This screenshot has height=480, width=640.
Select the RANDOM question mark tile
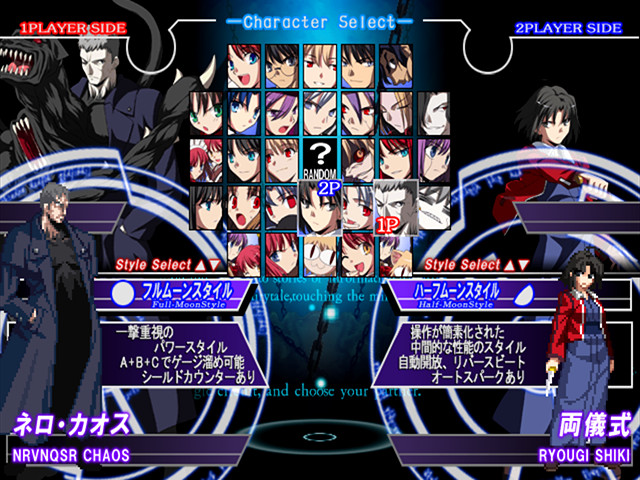320,157
